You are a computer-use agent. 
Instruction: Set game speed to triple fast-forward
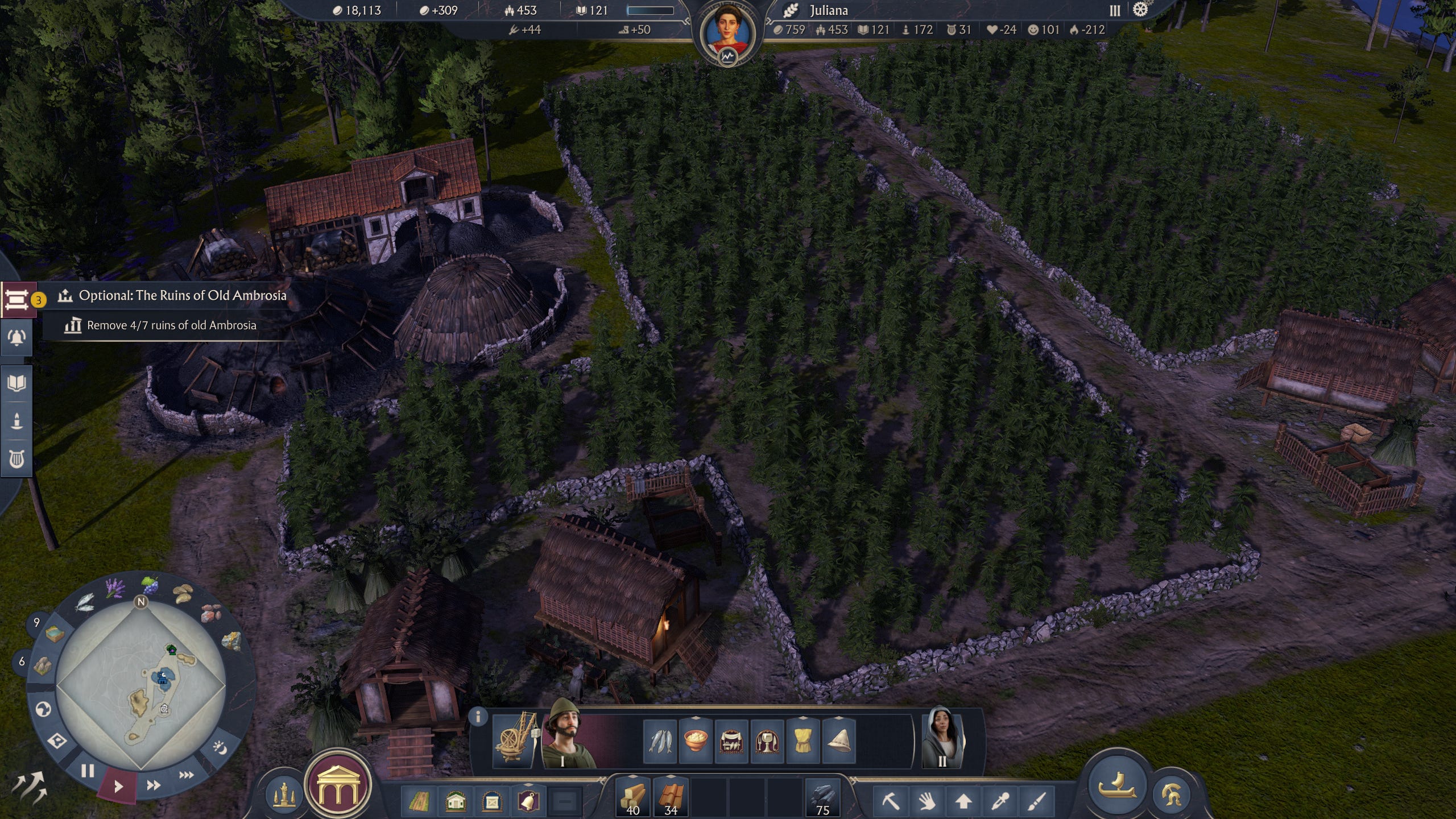point(186,775)
